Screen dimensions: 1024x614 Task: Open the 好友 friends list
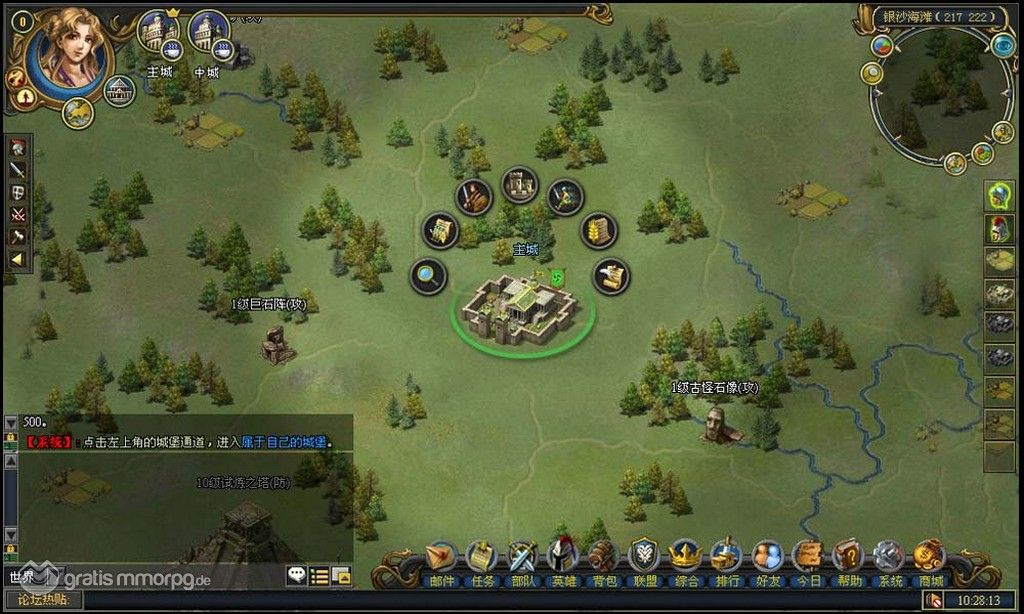[x=767, y=557]
